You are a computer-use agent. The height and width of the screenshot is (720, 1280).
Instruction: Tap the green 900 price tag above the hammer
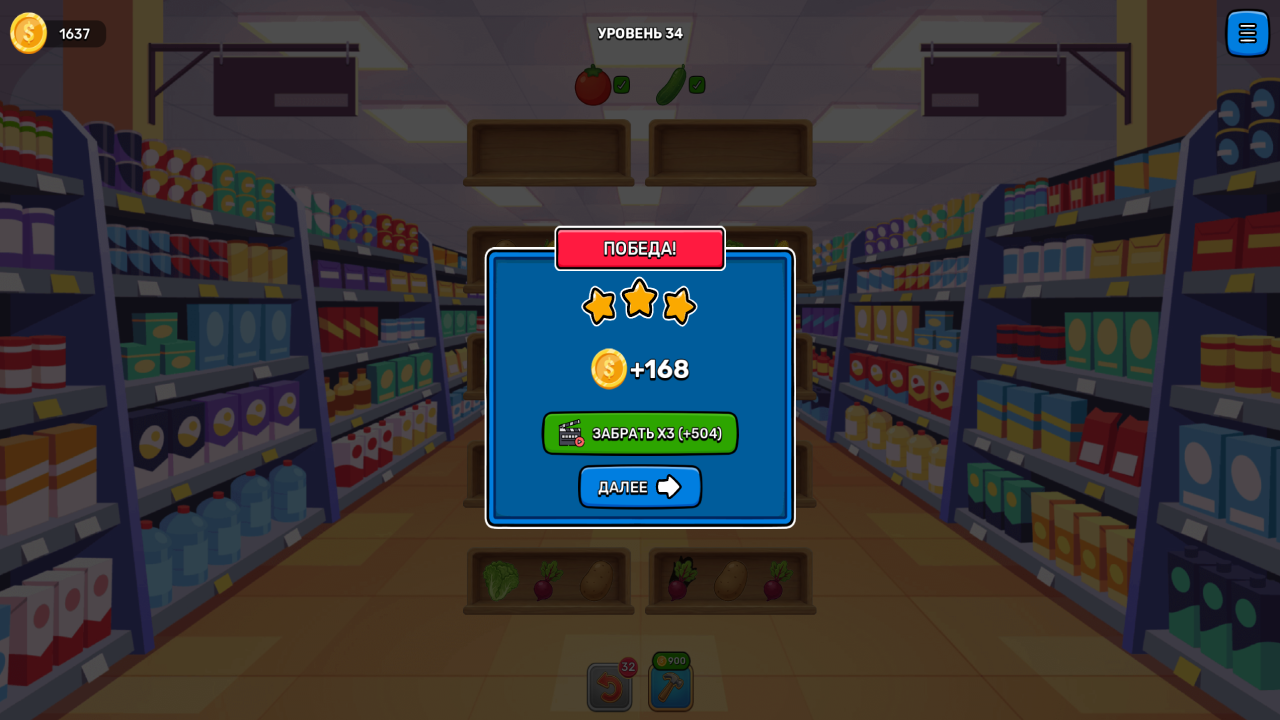[x=670, y=661]
